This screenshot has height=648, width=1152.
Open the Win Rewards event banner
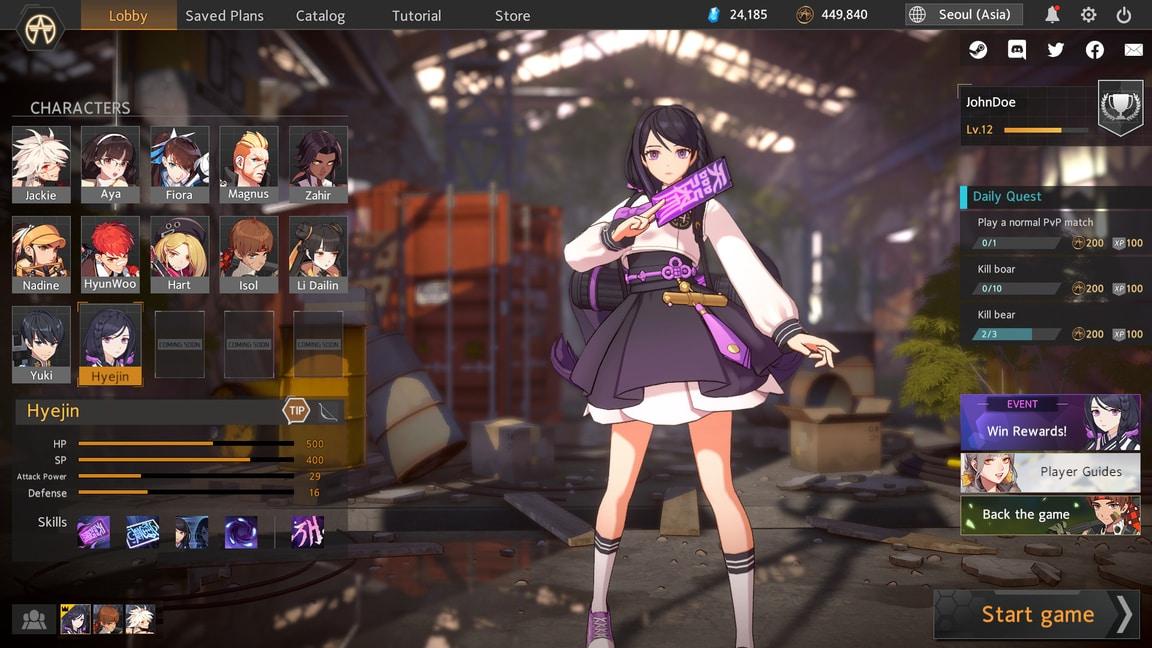coord(1050,422)
